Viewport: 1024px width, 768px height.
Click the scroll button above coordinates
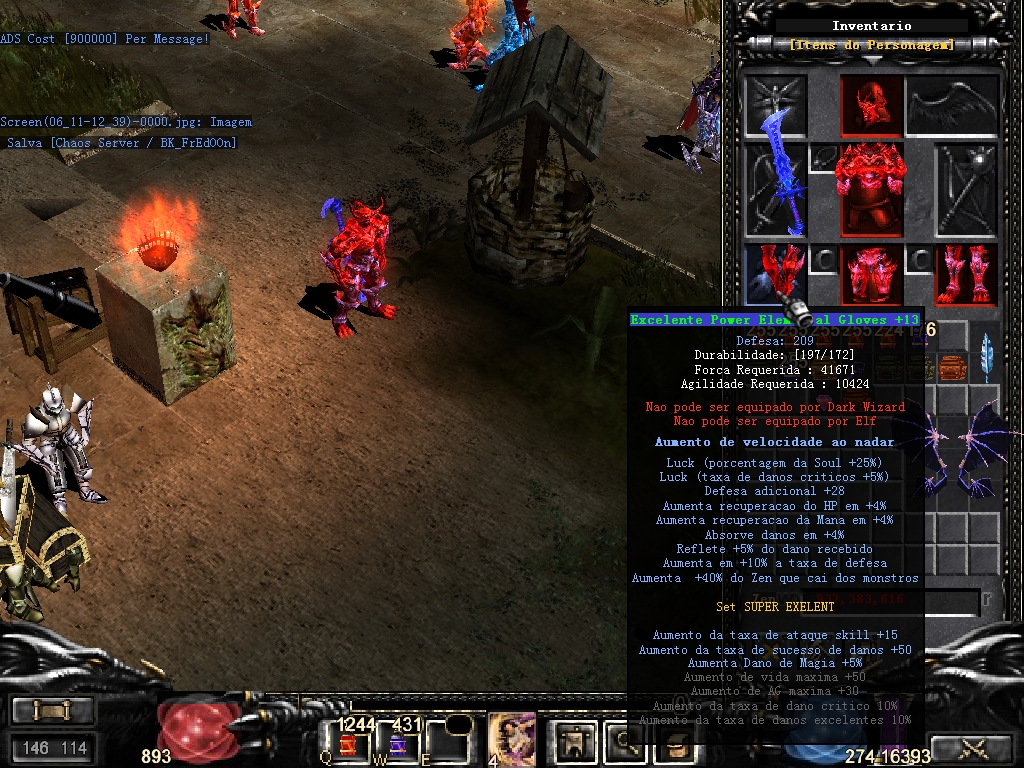point(53,711)
